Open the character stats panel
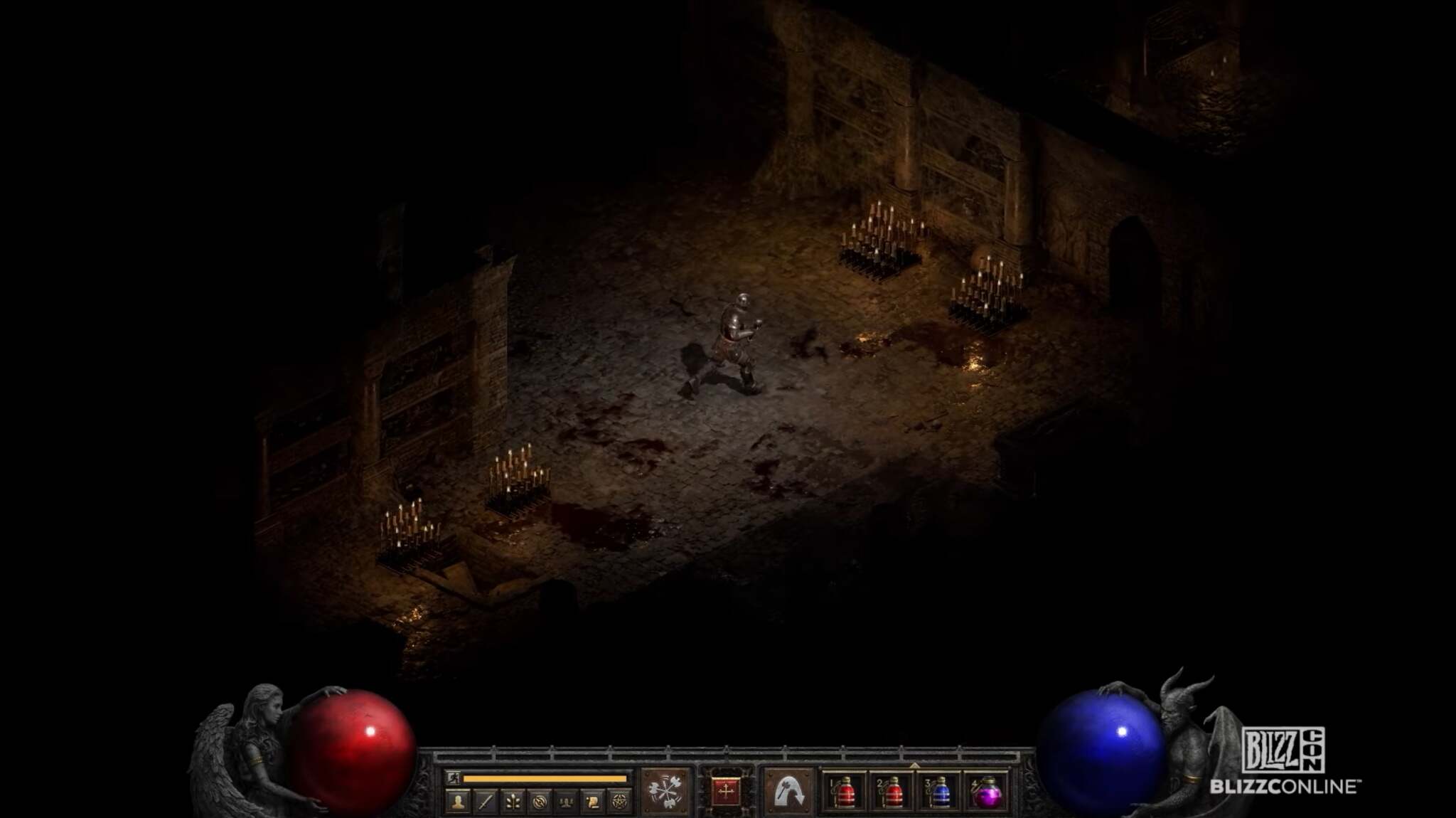The height and width of the screenshot is (818, 1456). point(457,800)
